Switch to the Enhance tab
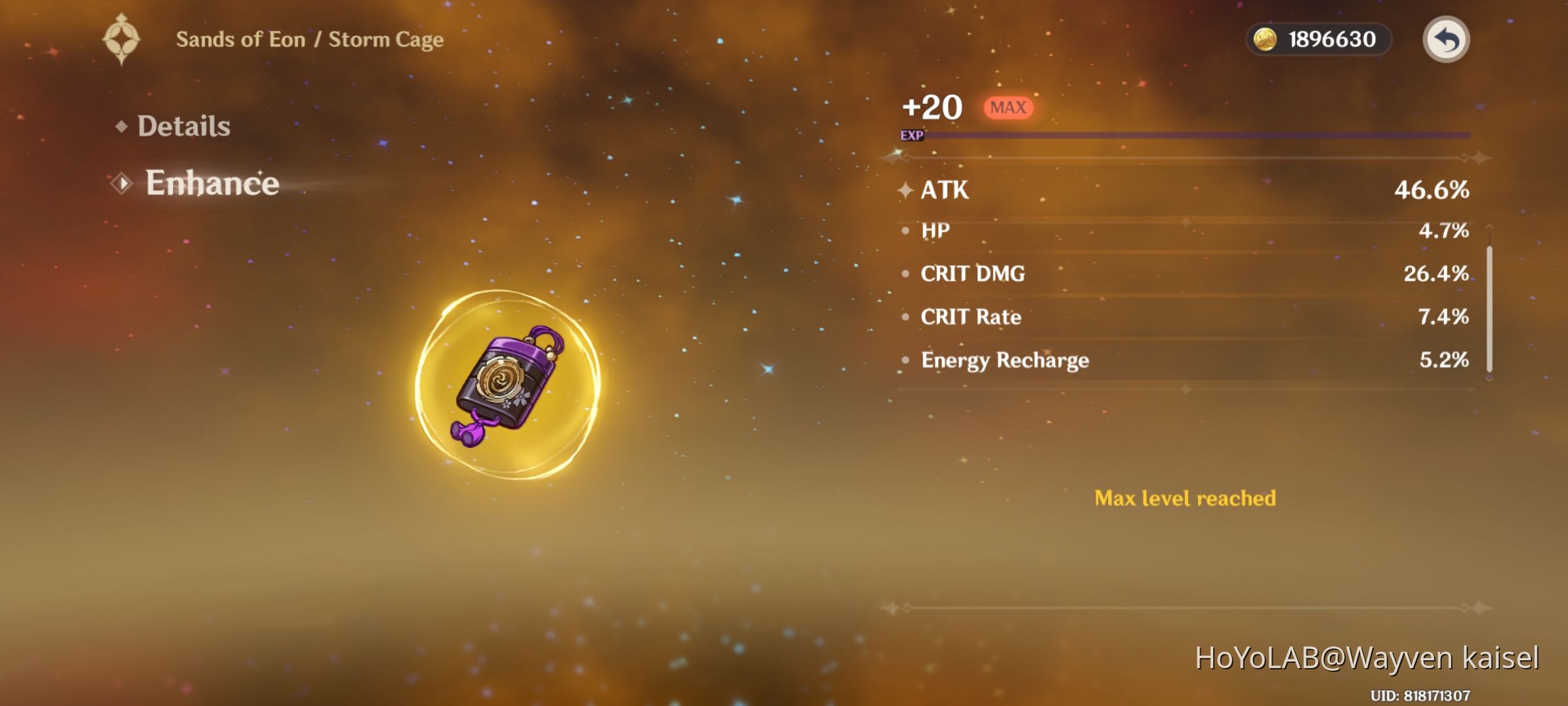 (212, 183)
